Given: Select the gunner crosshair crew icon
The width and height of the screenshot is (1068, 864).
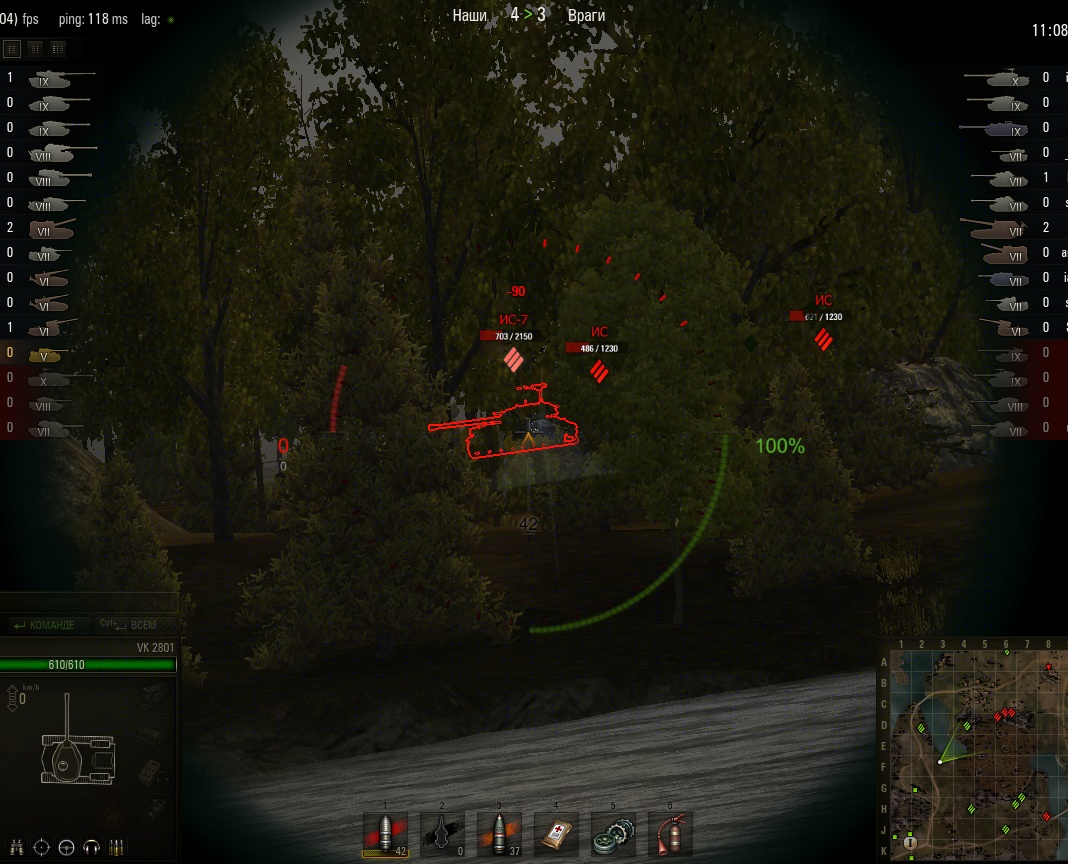Looking at the screenshot, I should pyautogui.click(x=42, y=847).
